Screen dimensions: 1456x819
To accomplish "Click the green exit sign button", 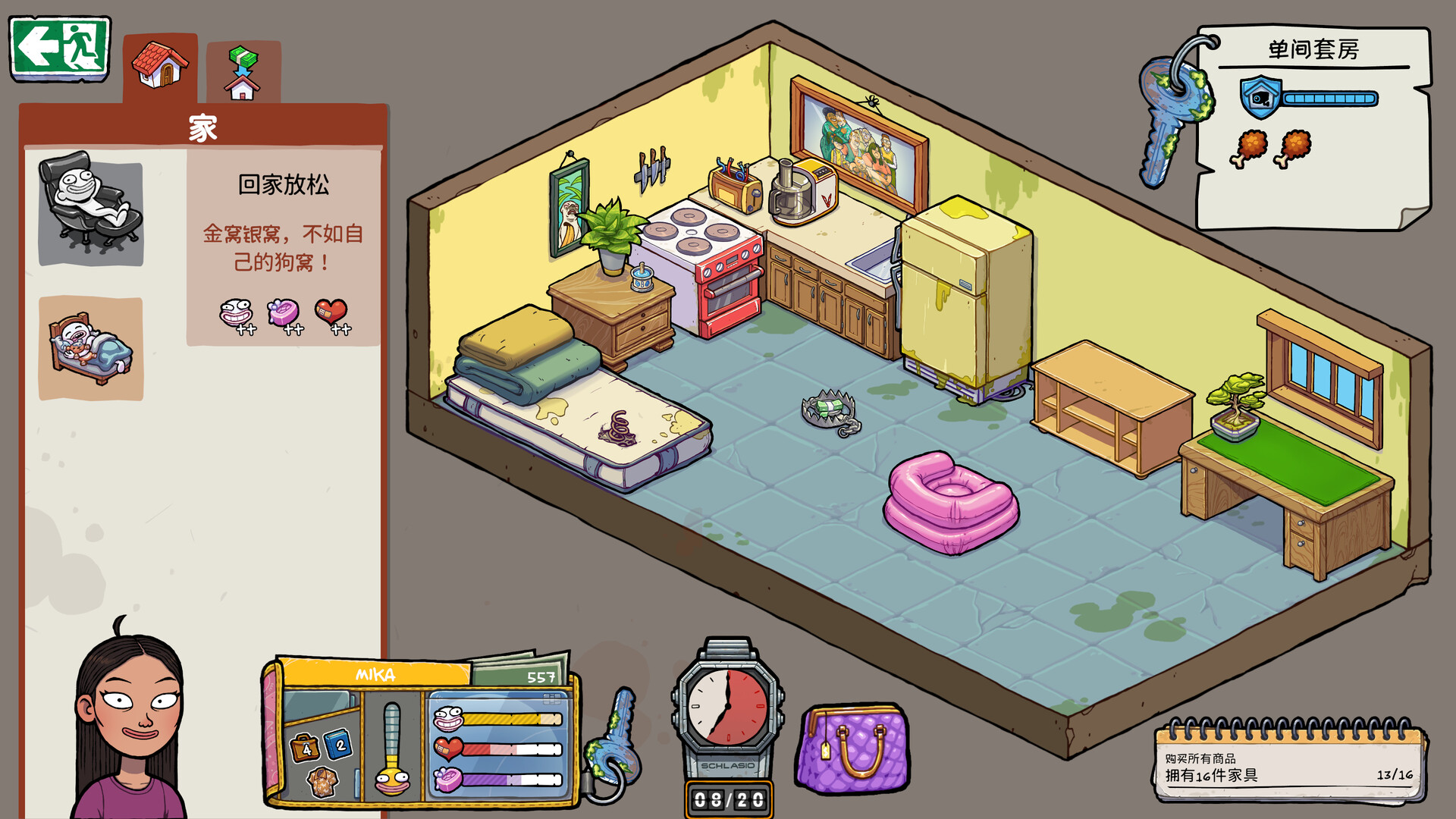I will coord(60,48).
